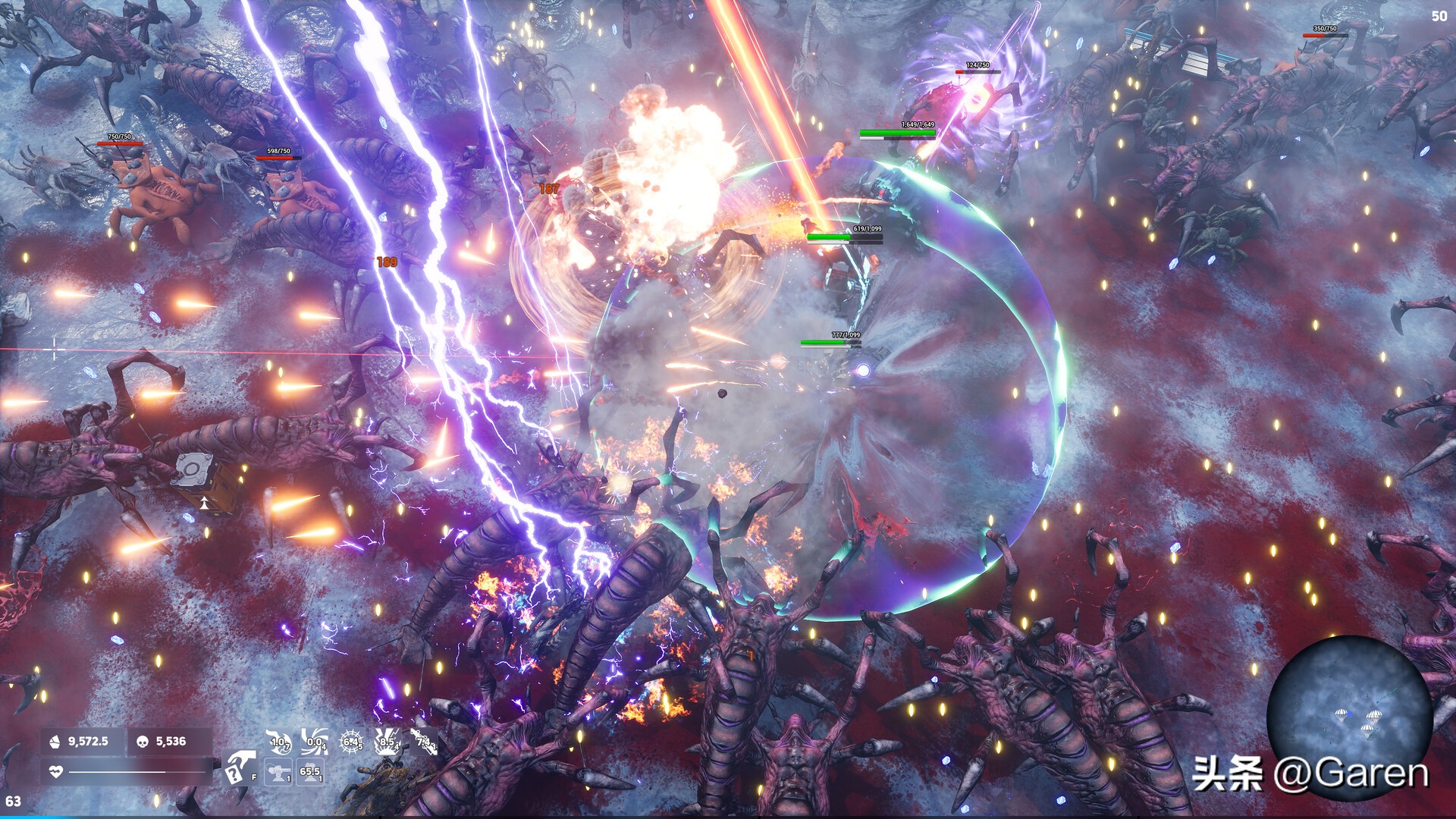Trigger the lightning-burst ability labeled 8.5
This screenshot has height=819, width=1456.
(388, 742)
